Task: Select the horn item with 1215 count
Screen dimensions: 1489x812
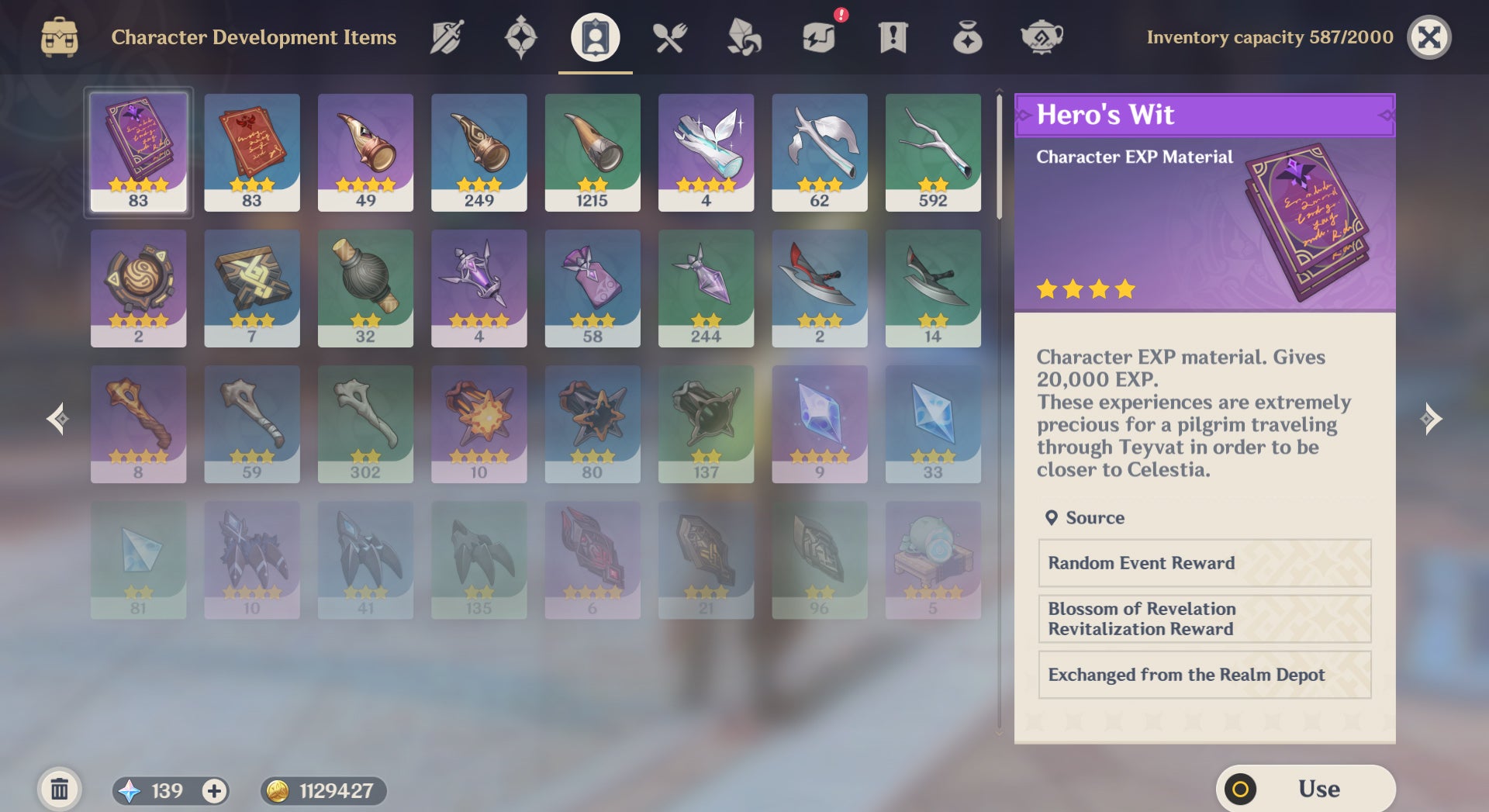Action: tap(592, 152)
